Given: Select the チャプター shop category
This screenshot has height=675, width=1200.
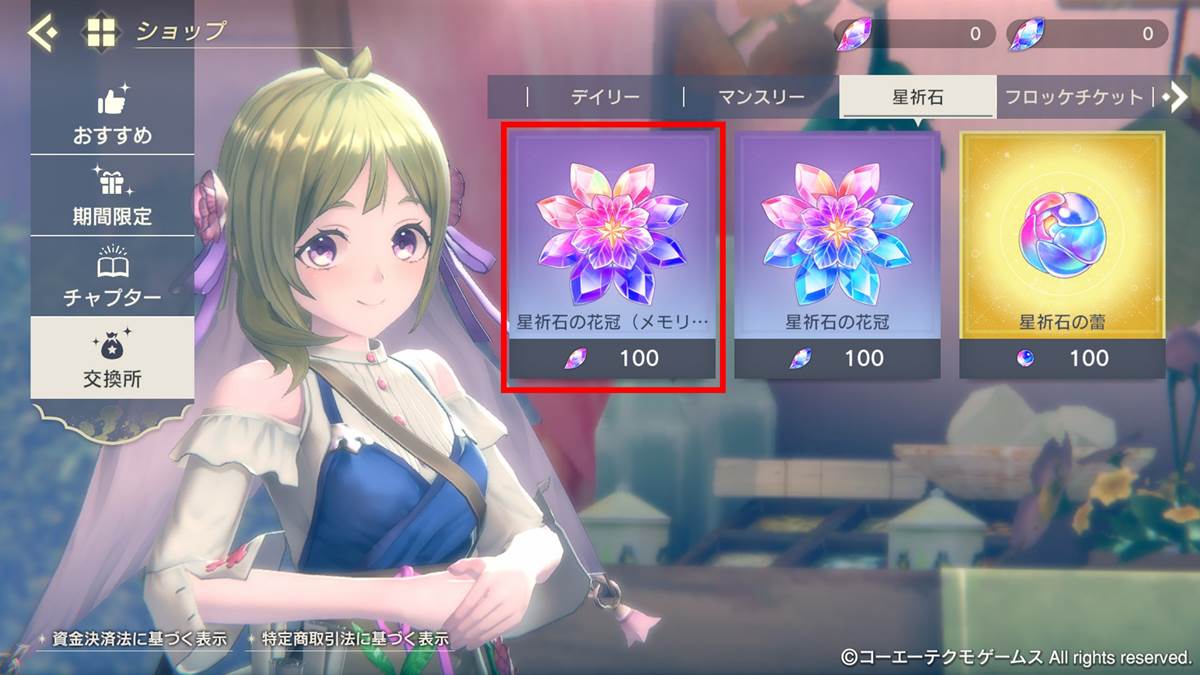Looking at the screenshot, I should click(x=112, y=277).
